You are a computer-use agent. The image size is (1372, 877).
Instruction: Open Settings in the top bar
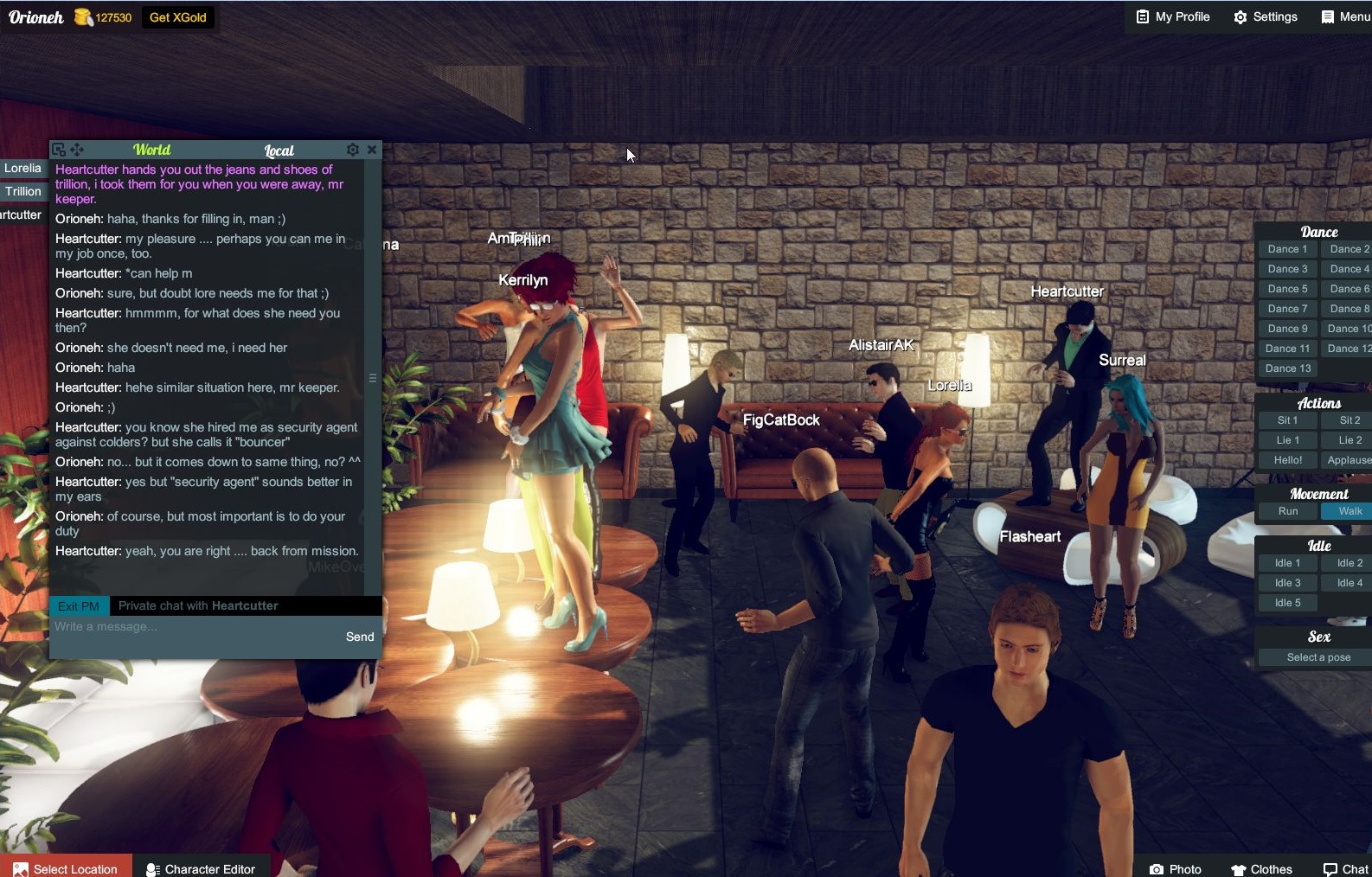[x=1266, y=16]
